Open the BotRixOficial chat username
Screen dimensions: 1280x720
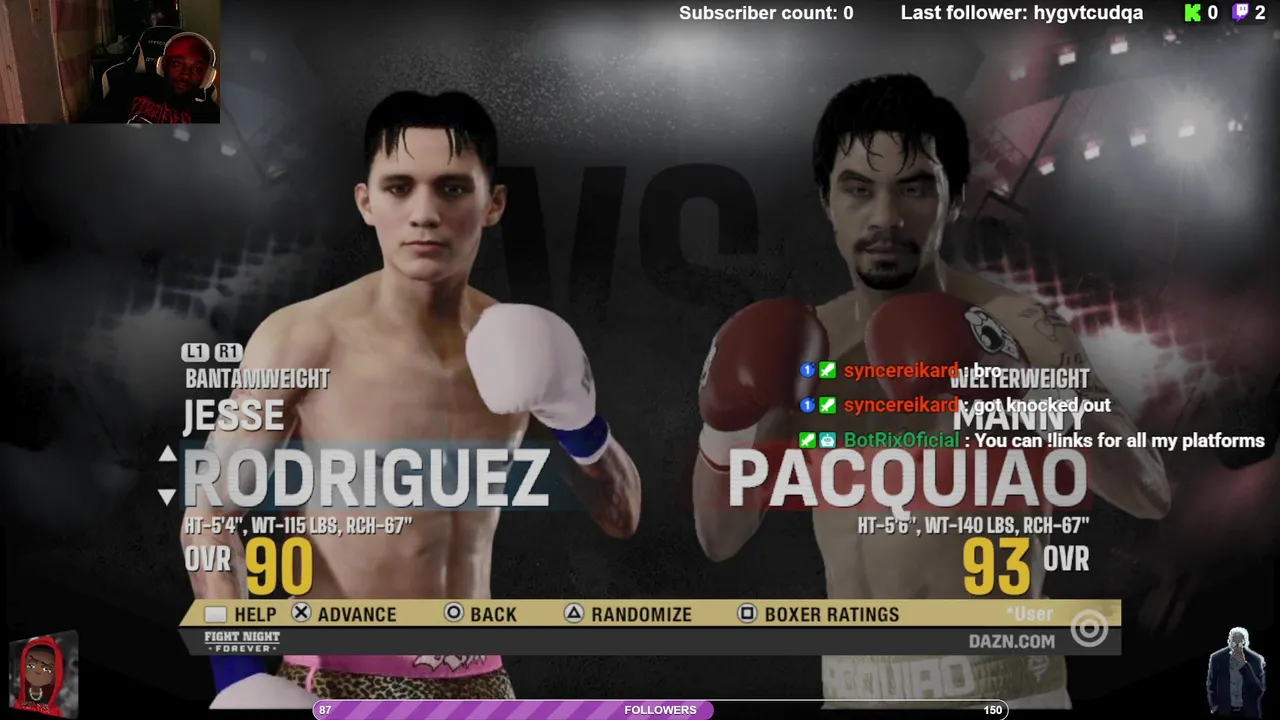(x=901, y=440)
